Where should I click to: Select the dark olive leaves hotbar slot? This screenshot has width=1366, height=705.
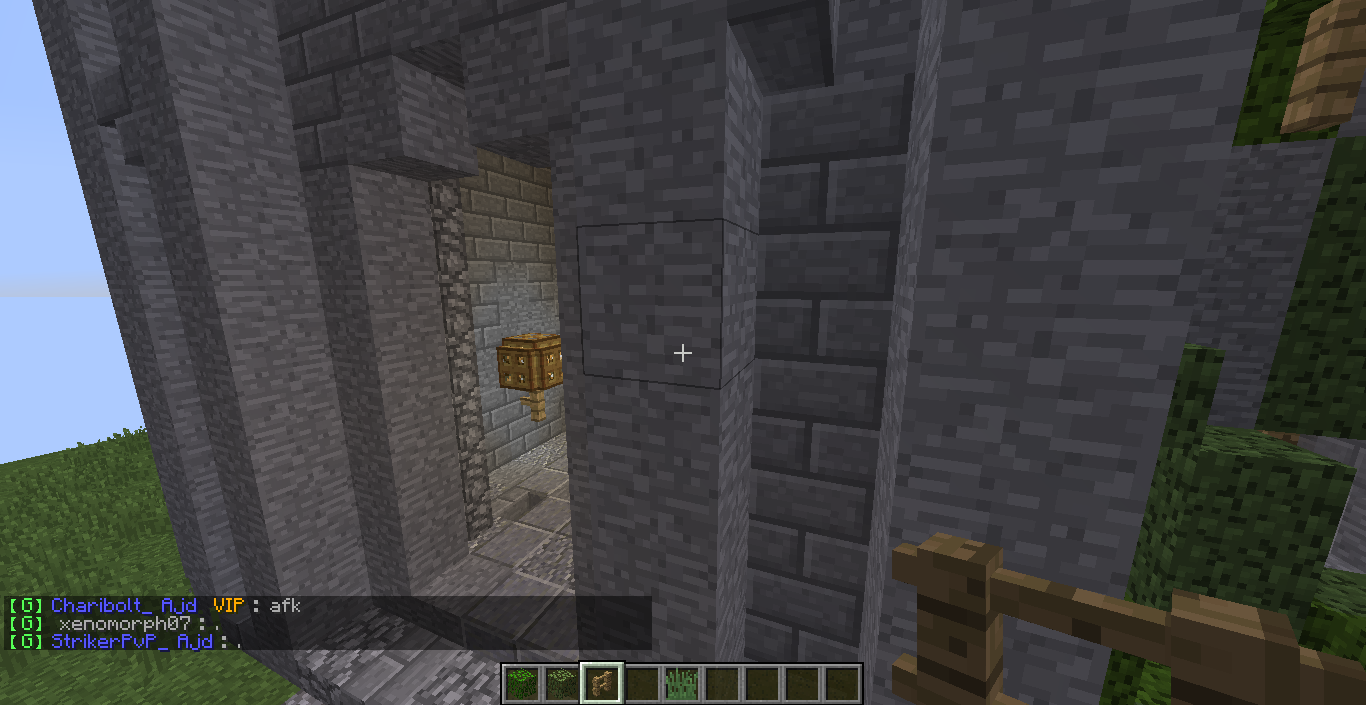561,684
